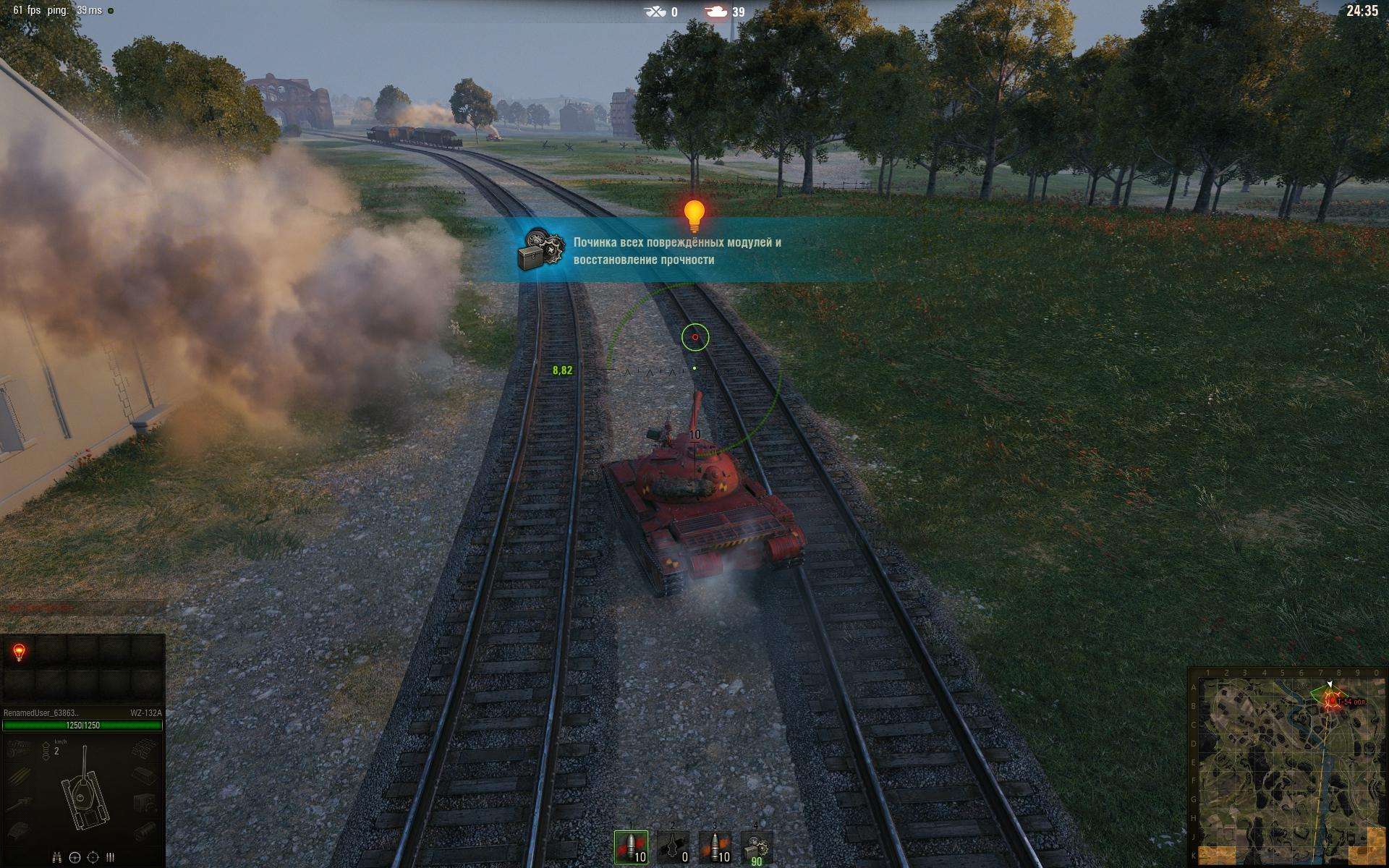
Task: Click the steering wheel icon in damage panel
Action: (75, 858)
